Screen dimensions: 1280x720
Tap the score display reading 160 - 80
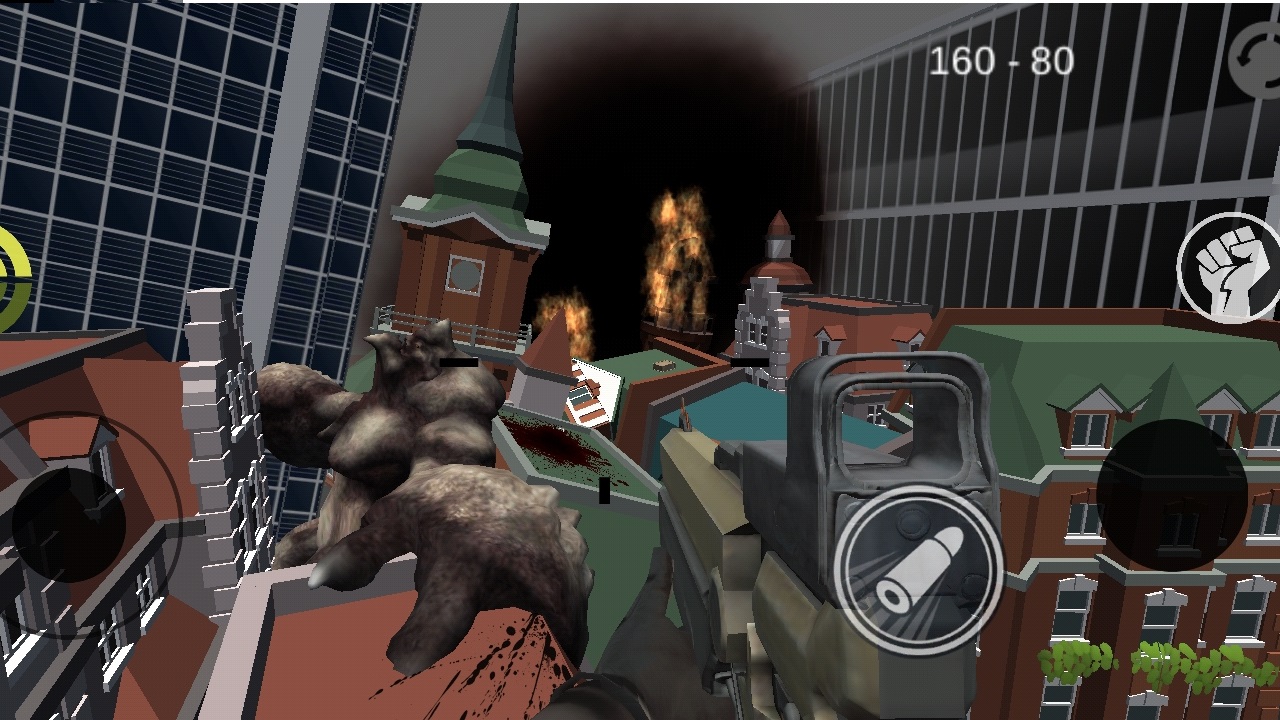click(1003, 60)
